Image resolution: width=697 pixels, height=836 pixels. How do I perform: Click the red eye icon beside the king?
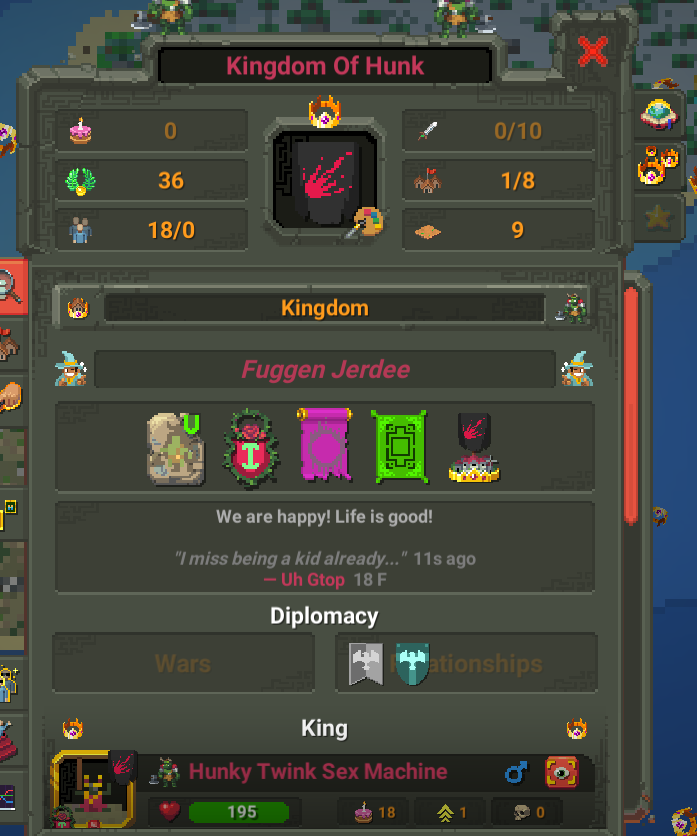coord(562,772)
